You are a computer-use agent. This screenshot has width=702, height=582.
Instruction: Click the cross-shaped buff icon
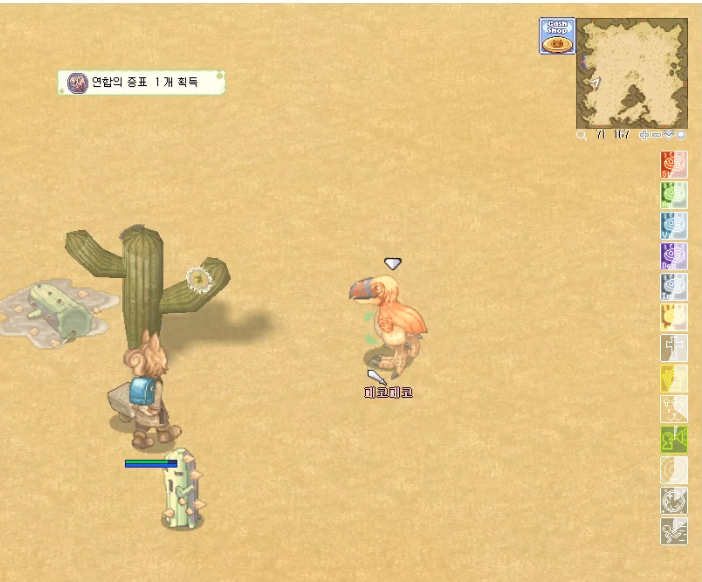pyautogui.click(x=674, y=348)
